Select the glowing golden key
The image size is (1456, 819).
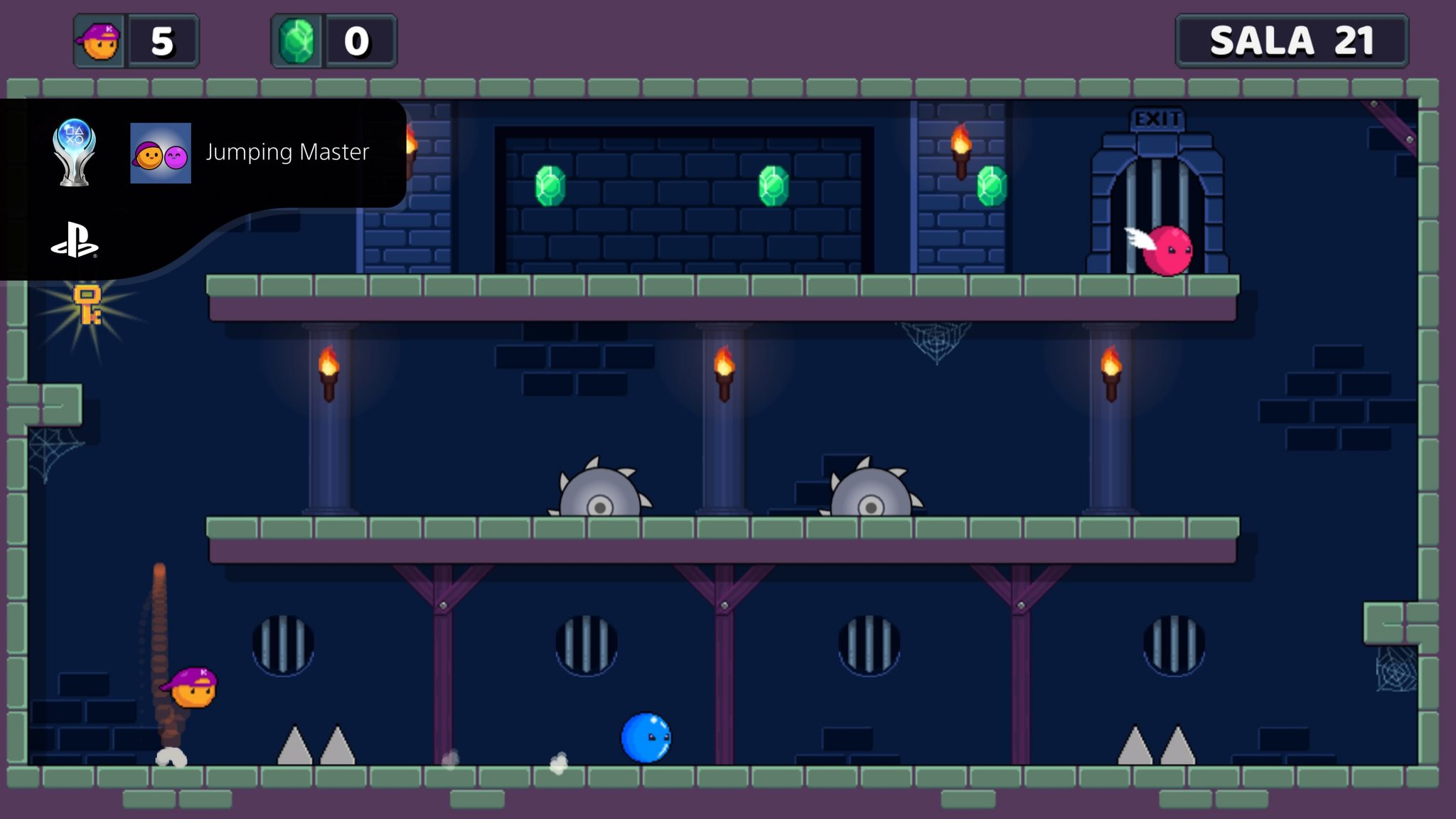pyautogui.click(x=87, y=306)
